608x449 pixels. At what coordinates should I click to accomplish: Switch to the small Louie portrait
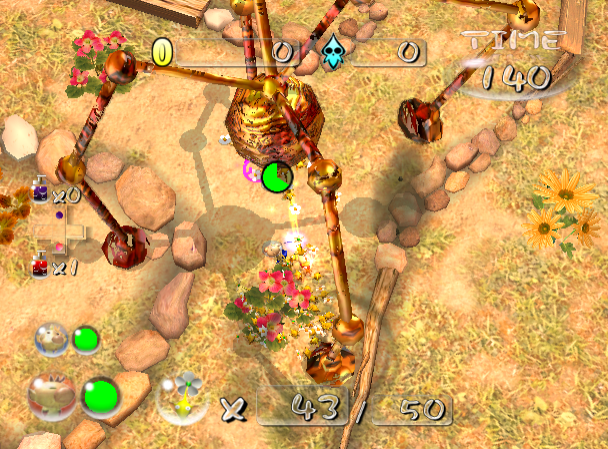click(52, 340)
